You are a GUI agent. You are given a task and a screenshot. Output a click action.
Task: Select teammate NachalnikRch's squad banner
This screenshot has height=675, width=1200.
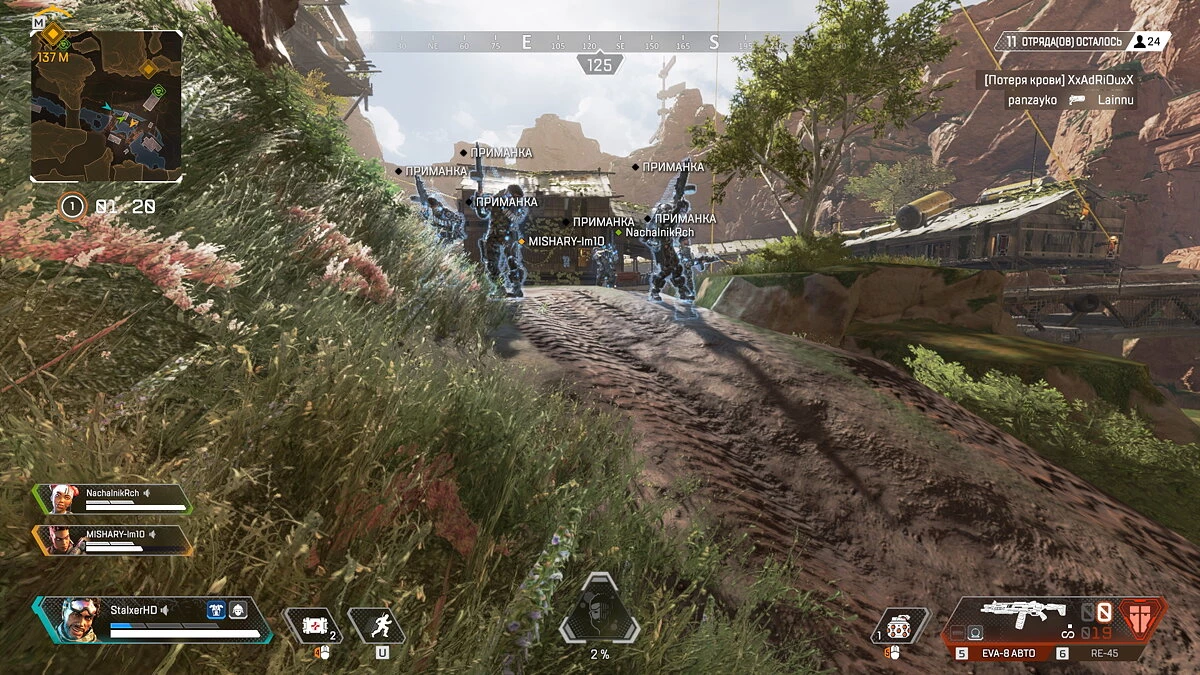point(112,498)
